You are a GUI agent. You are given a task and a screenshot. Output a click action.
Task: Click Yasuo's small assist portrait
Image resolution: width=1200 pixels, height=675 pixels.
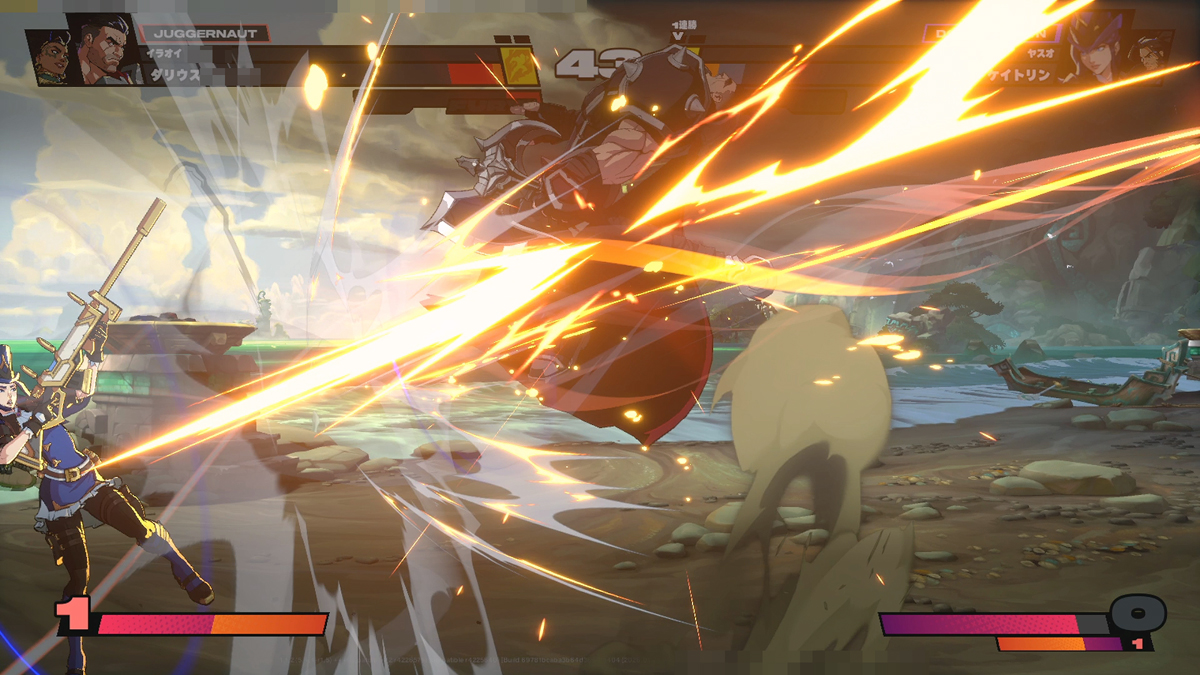coord(1150,54)
